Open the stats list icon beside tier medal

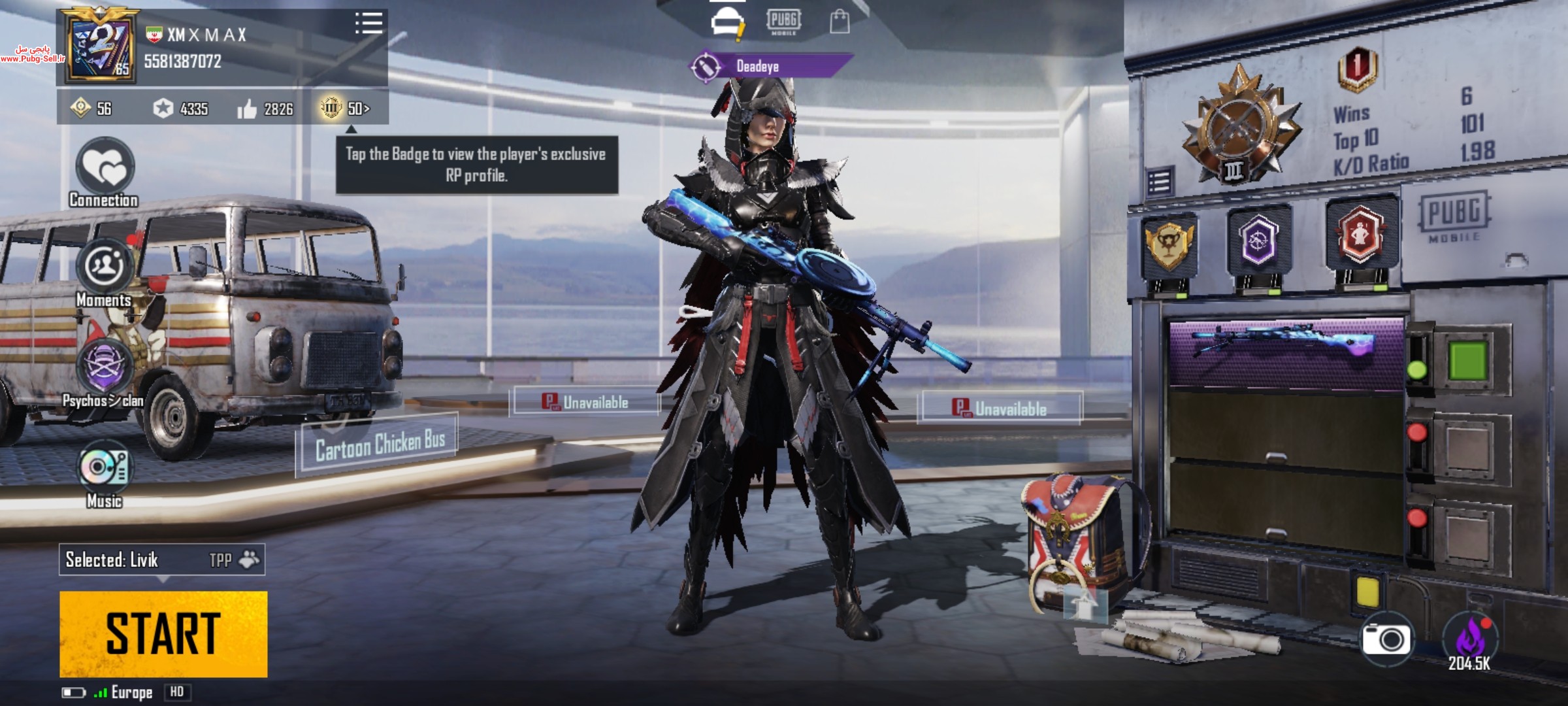(x=1159, y=182)
